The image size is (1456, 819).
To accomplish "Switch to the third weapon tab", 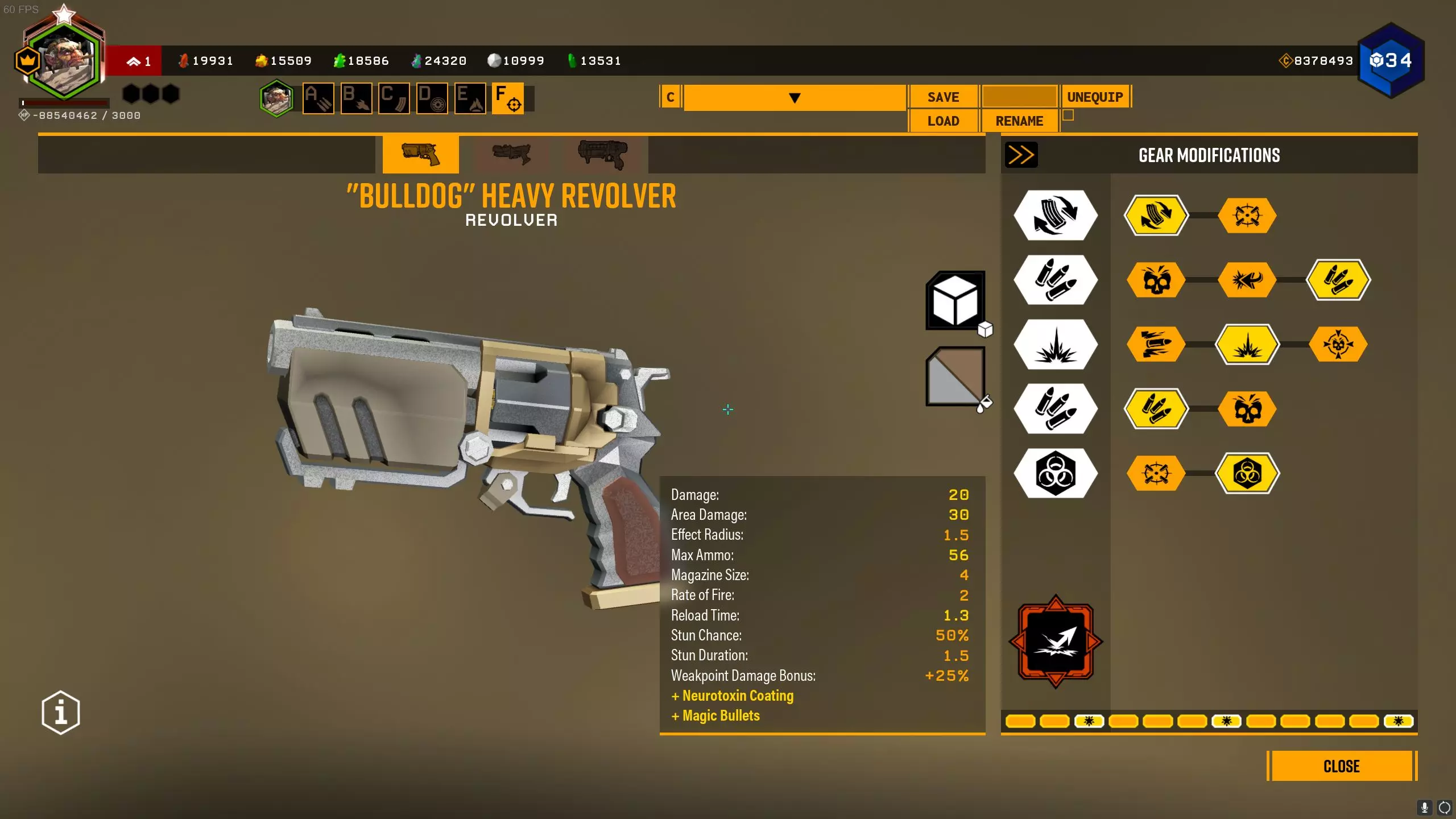I will point(602,154).
